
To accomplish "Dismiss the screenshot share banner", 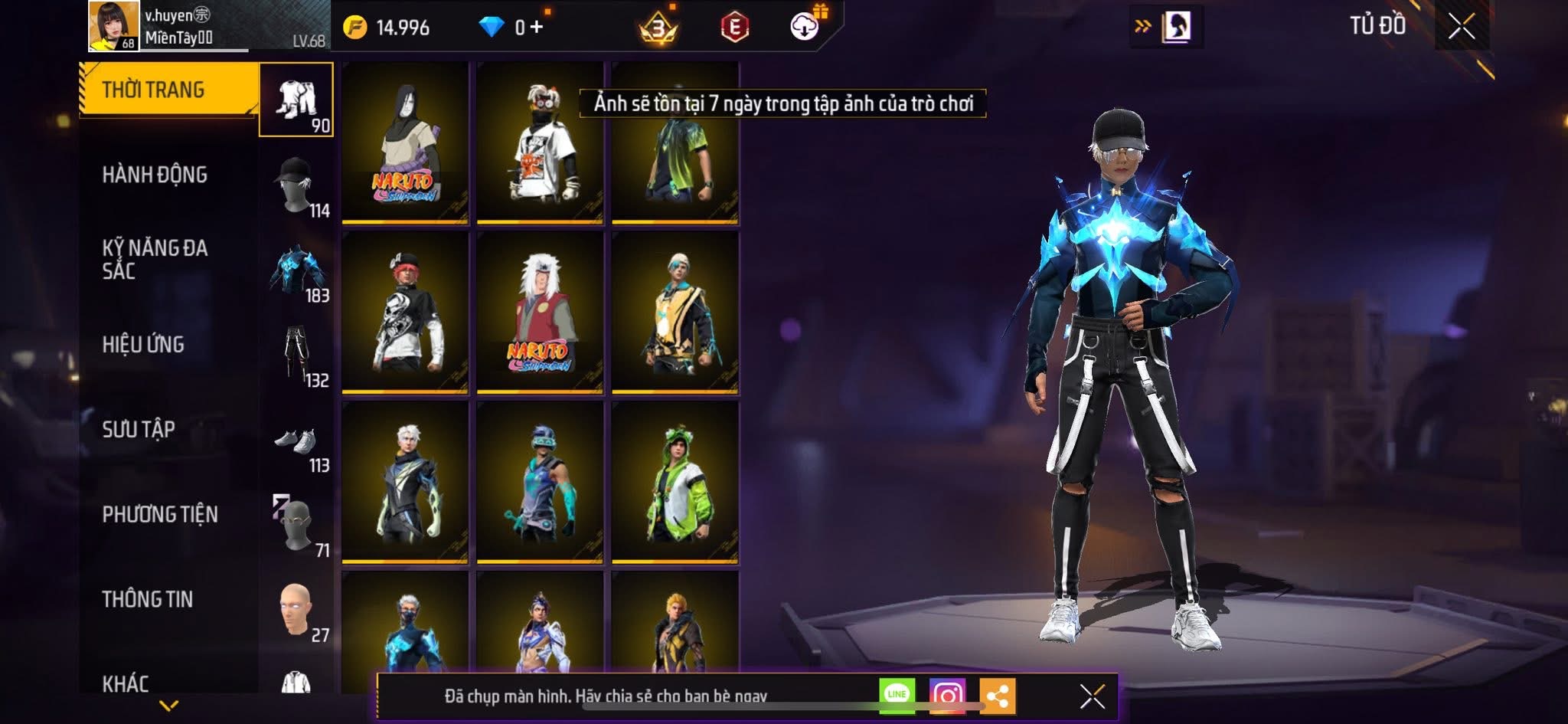I will (x=1092, y=696).
